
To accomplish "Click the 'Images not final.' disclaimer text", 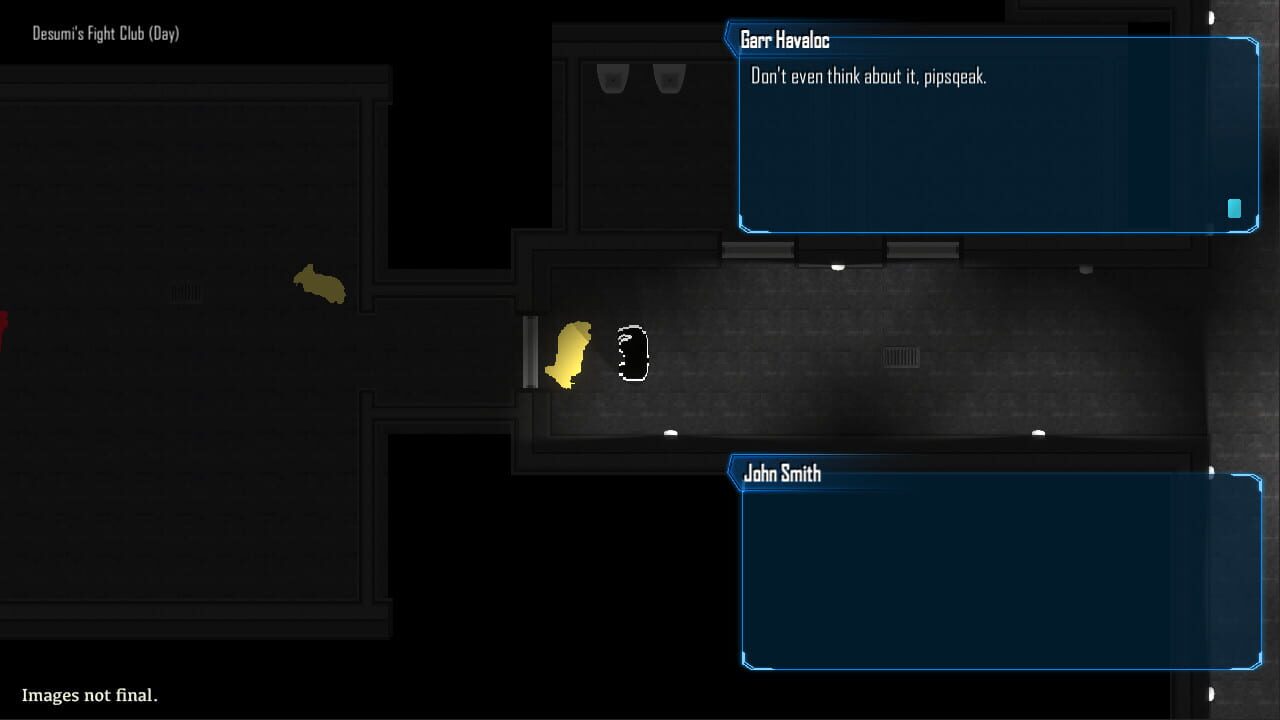I will [x=89, y=695].
